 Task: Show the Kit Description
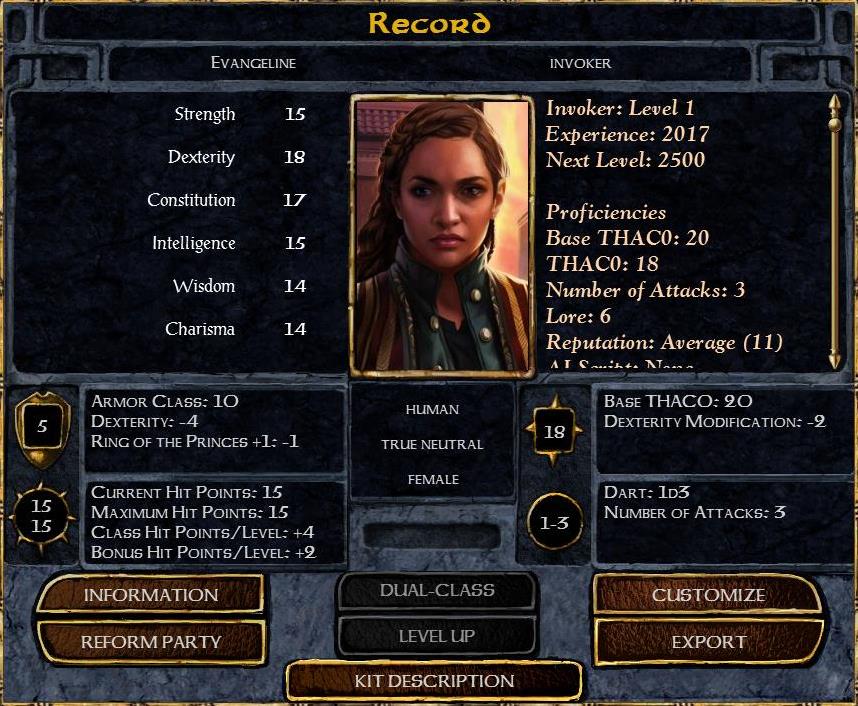click(x=434, y=682)
